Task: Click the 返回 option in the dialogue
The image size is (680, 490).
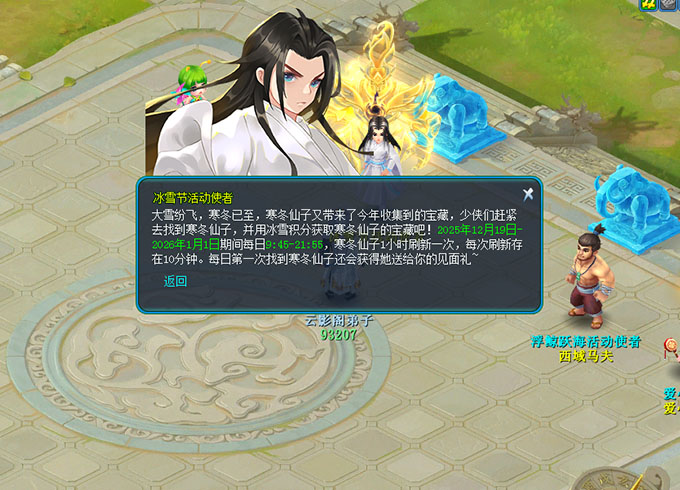Action: (175, 281)
